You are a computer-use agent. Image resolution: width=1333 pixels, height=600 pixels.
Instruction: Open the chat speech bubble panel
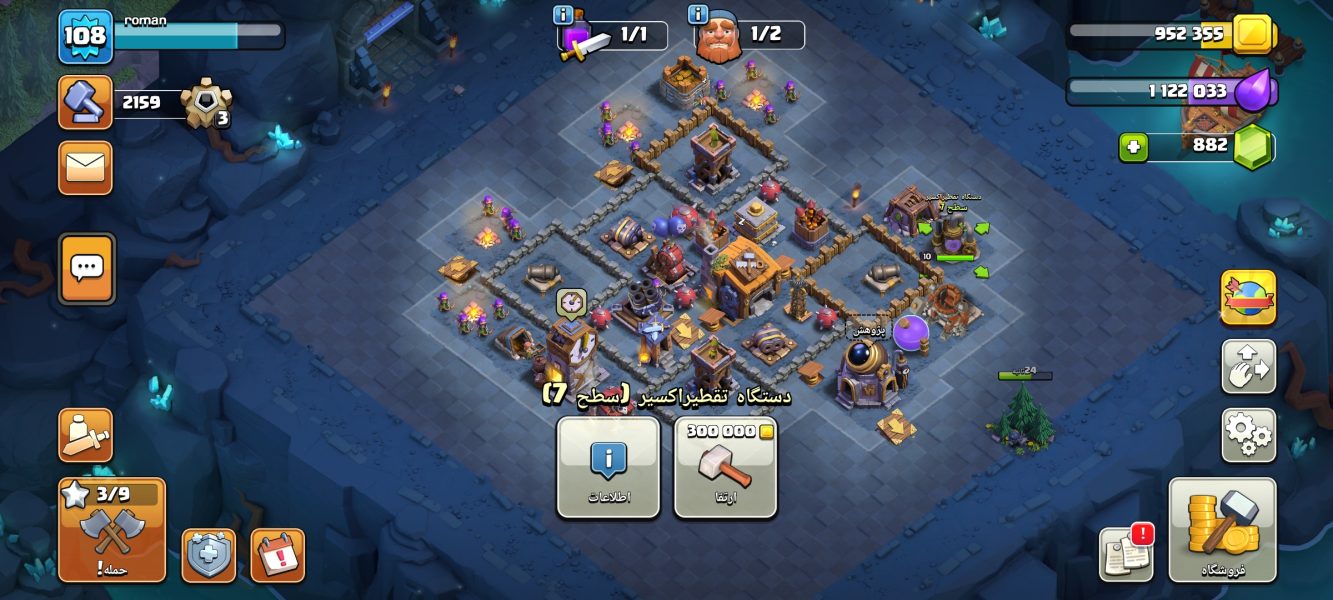point(87,268)
